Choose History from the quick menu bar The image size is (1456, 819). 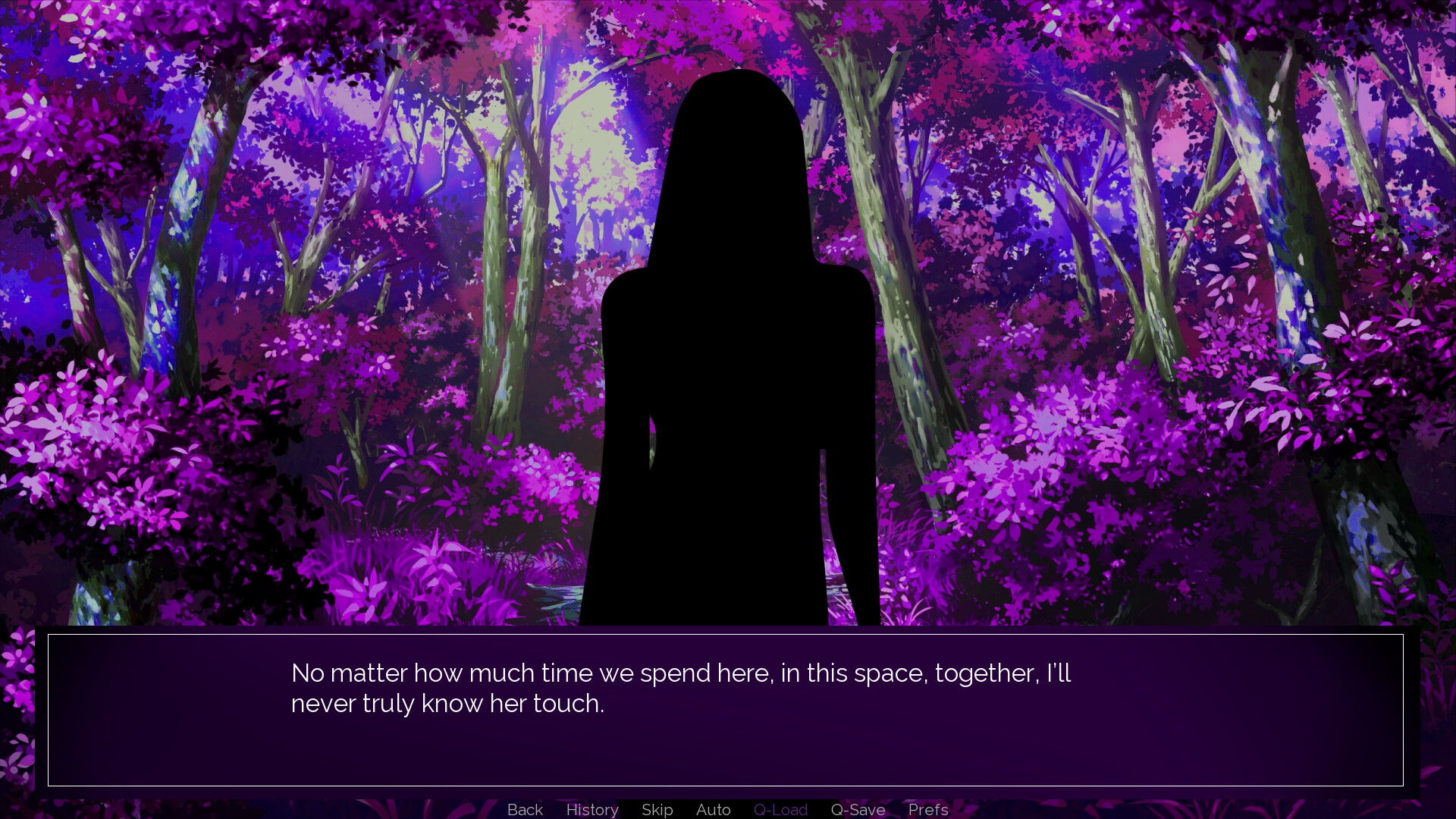tap(591, 809)
